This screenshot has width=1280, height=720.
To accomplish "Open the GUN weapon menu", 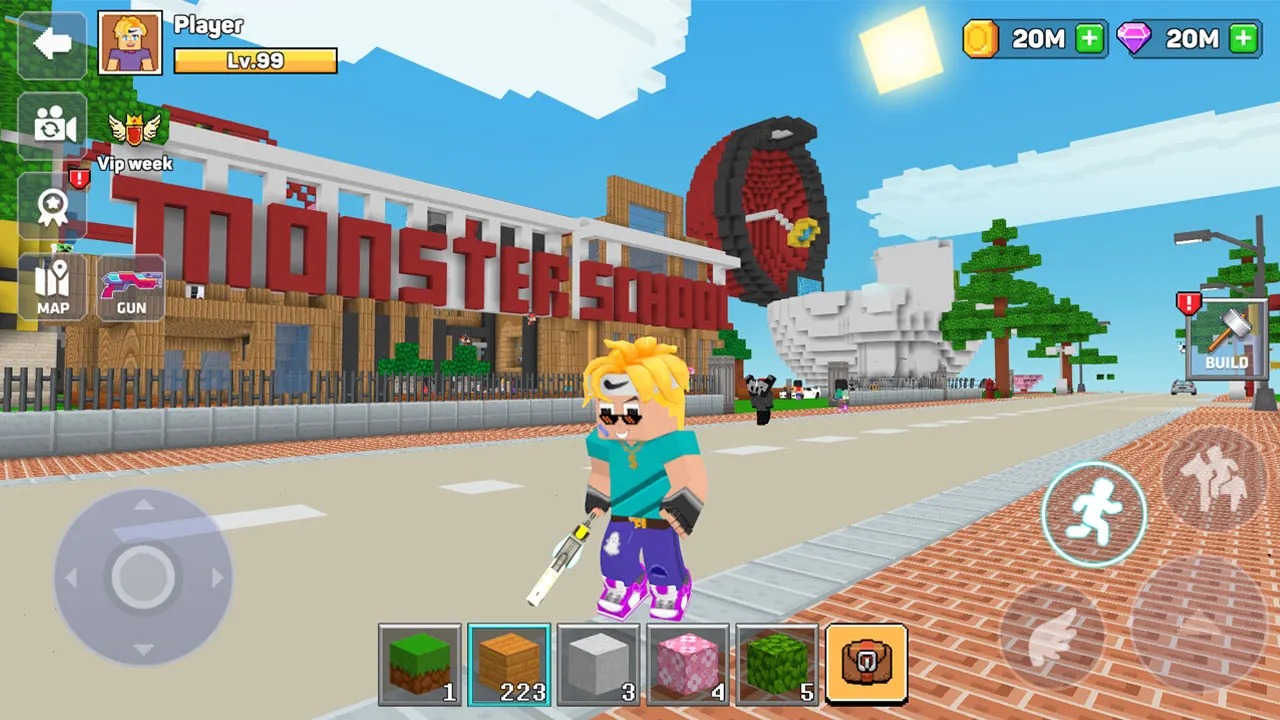I will click(131, 287).
